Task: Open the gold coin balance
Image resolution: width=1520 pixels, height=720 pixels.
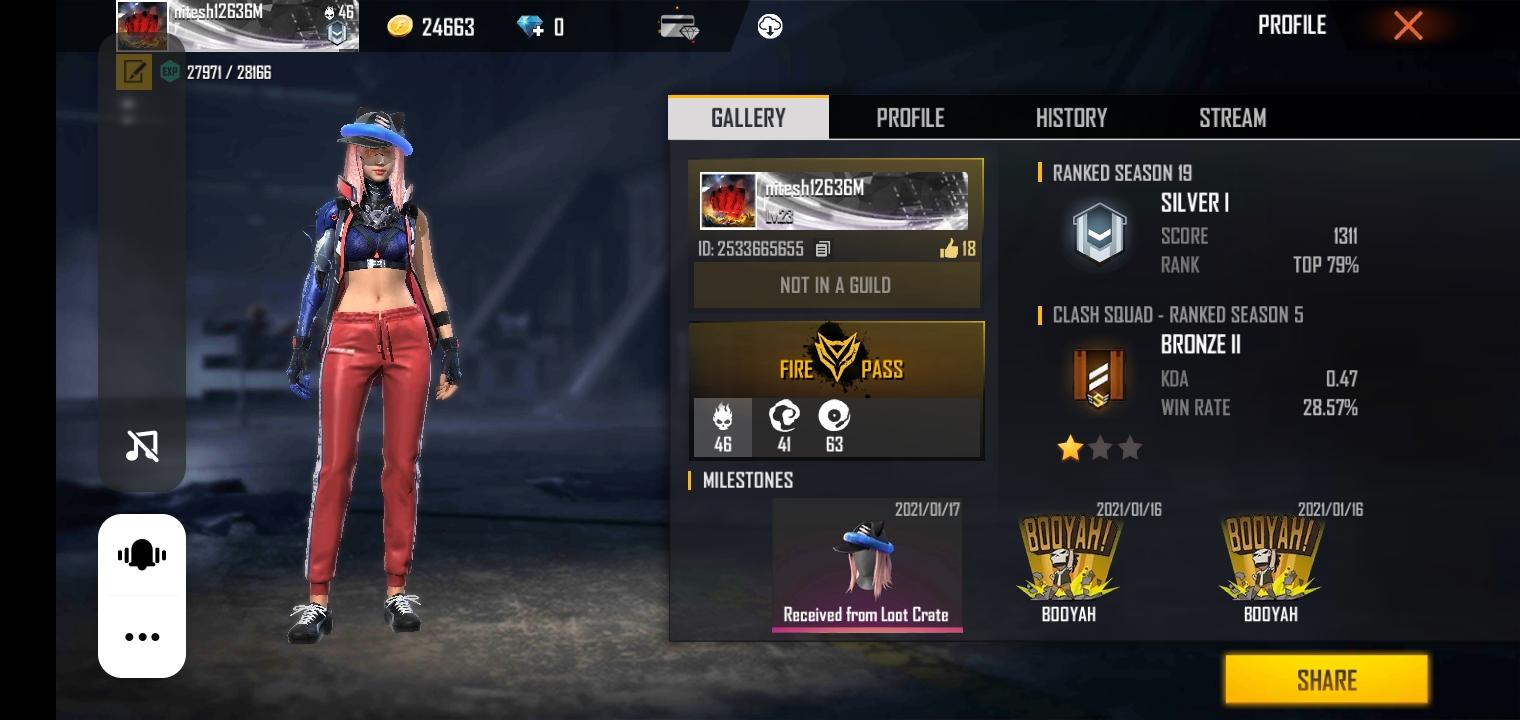Action: click(x=431, y=27)
